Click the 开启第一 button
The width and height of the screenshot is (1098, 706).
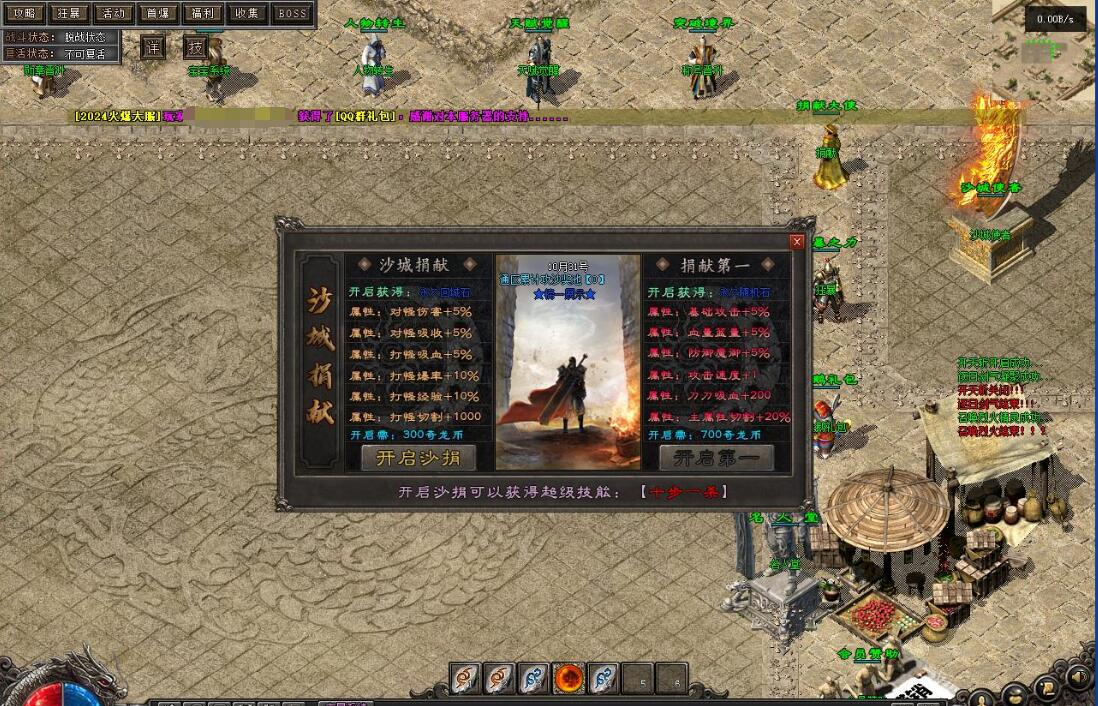point(715,458)
